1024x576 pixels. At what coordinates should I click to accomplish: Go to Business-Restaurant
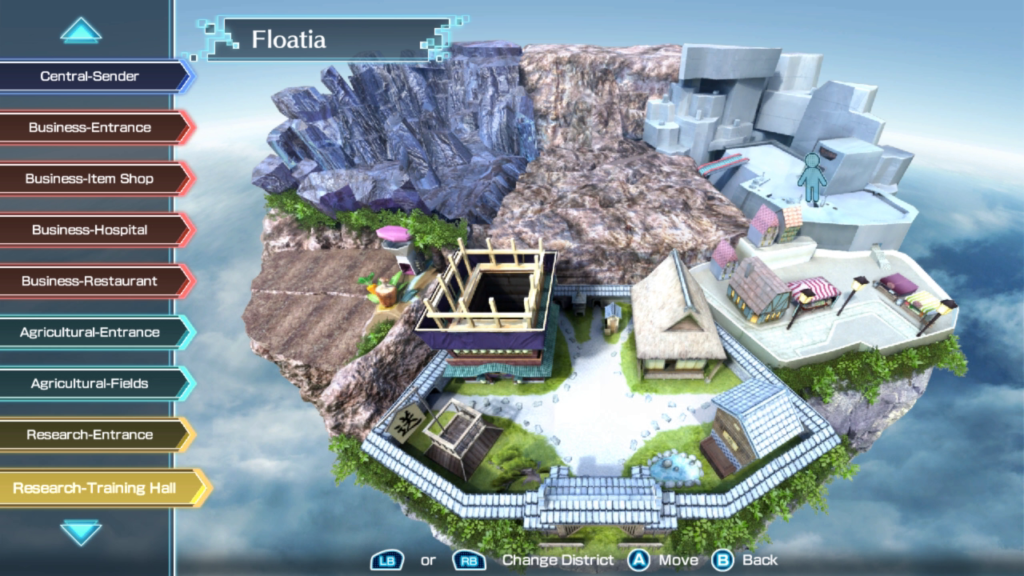coord(90,281)
